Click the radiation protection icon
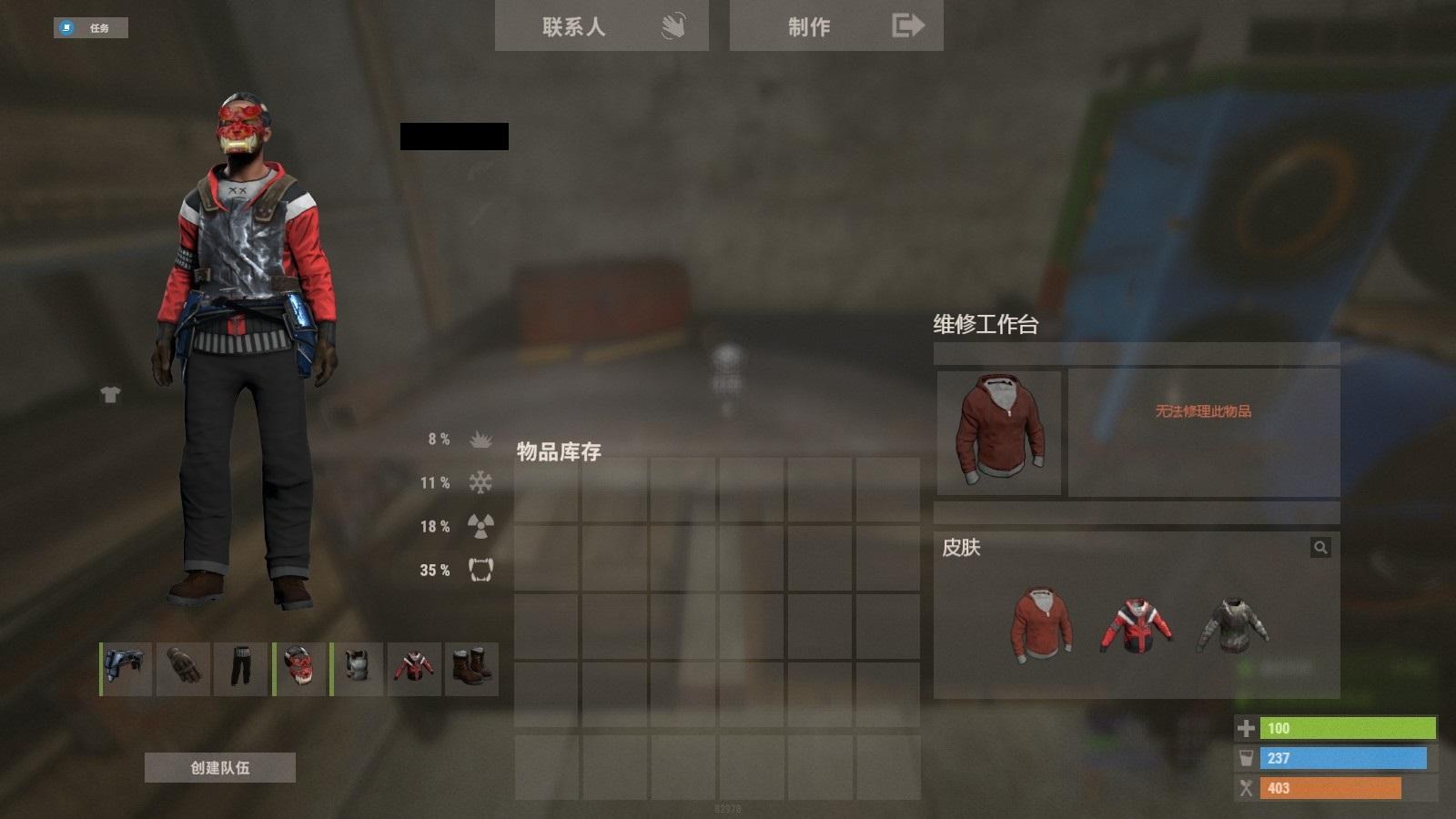 pos(480,527)
